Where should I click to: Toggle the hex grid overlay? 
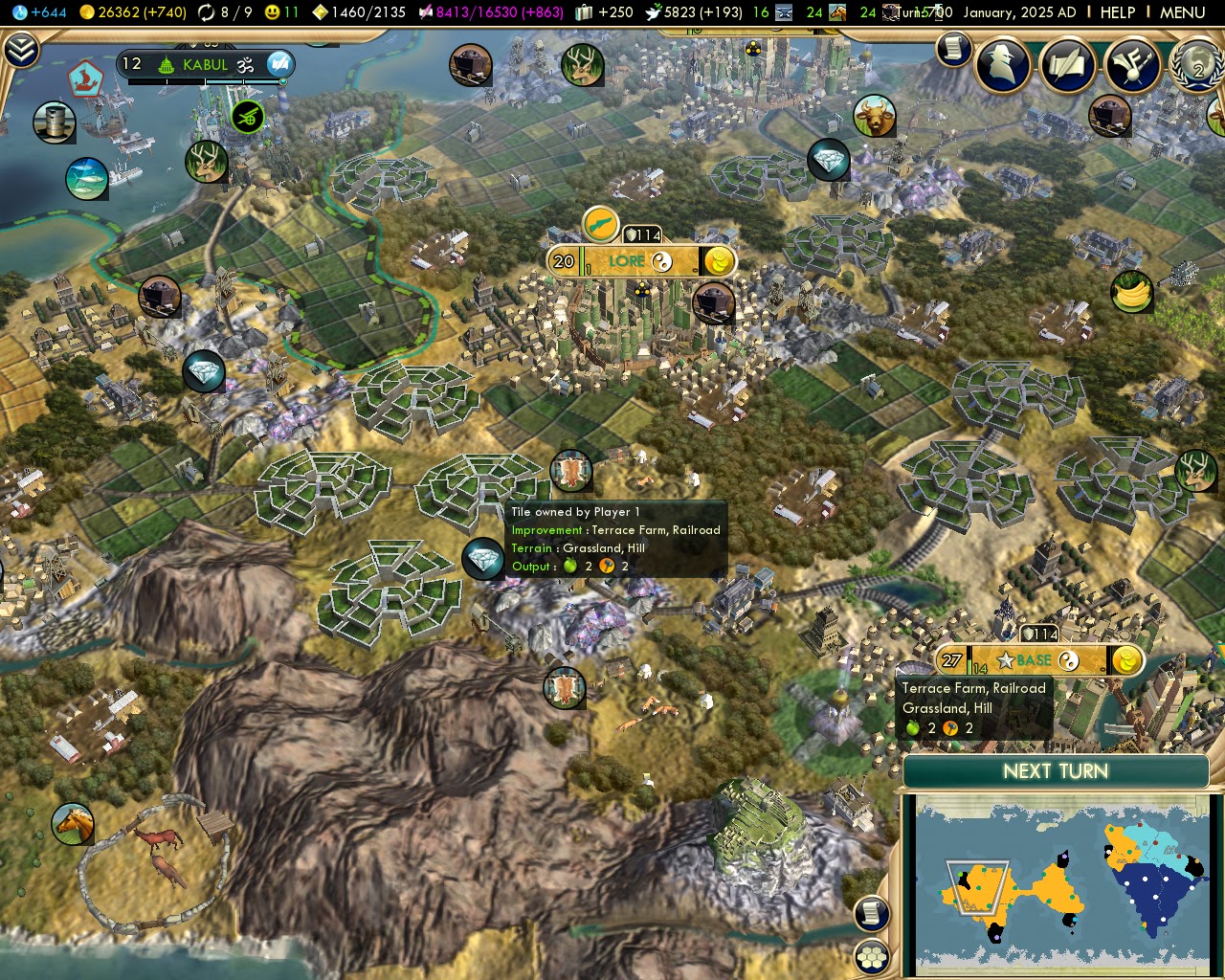[x=870, y=955]
